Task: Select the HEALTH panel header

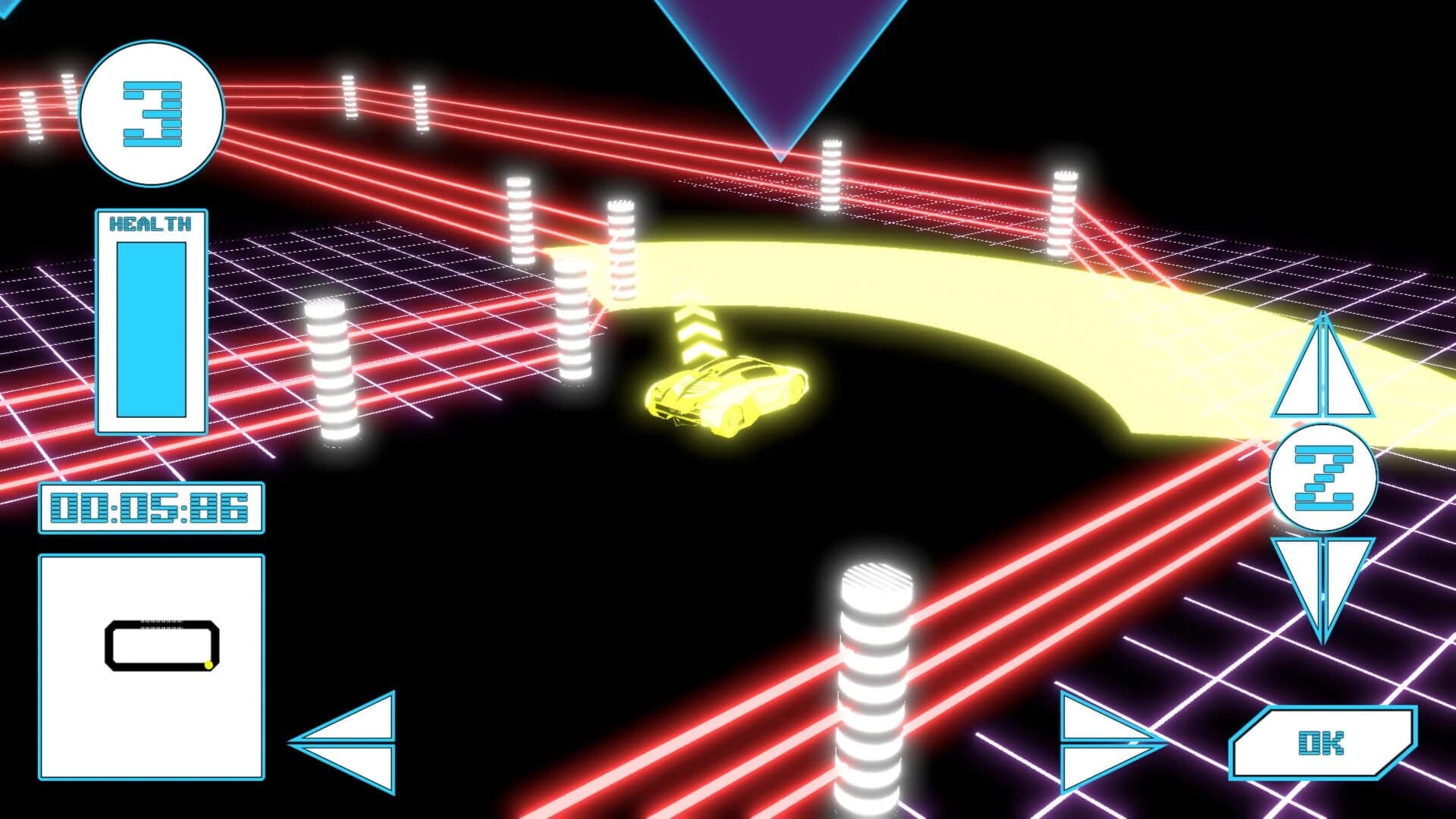Action: [149, 223]
